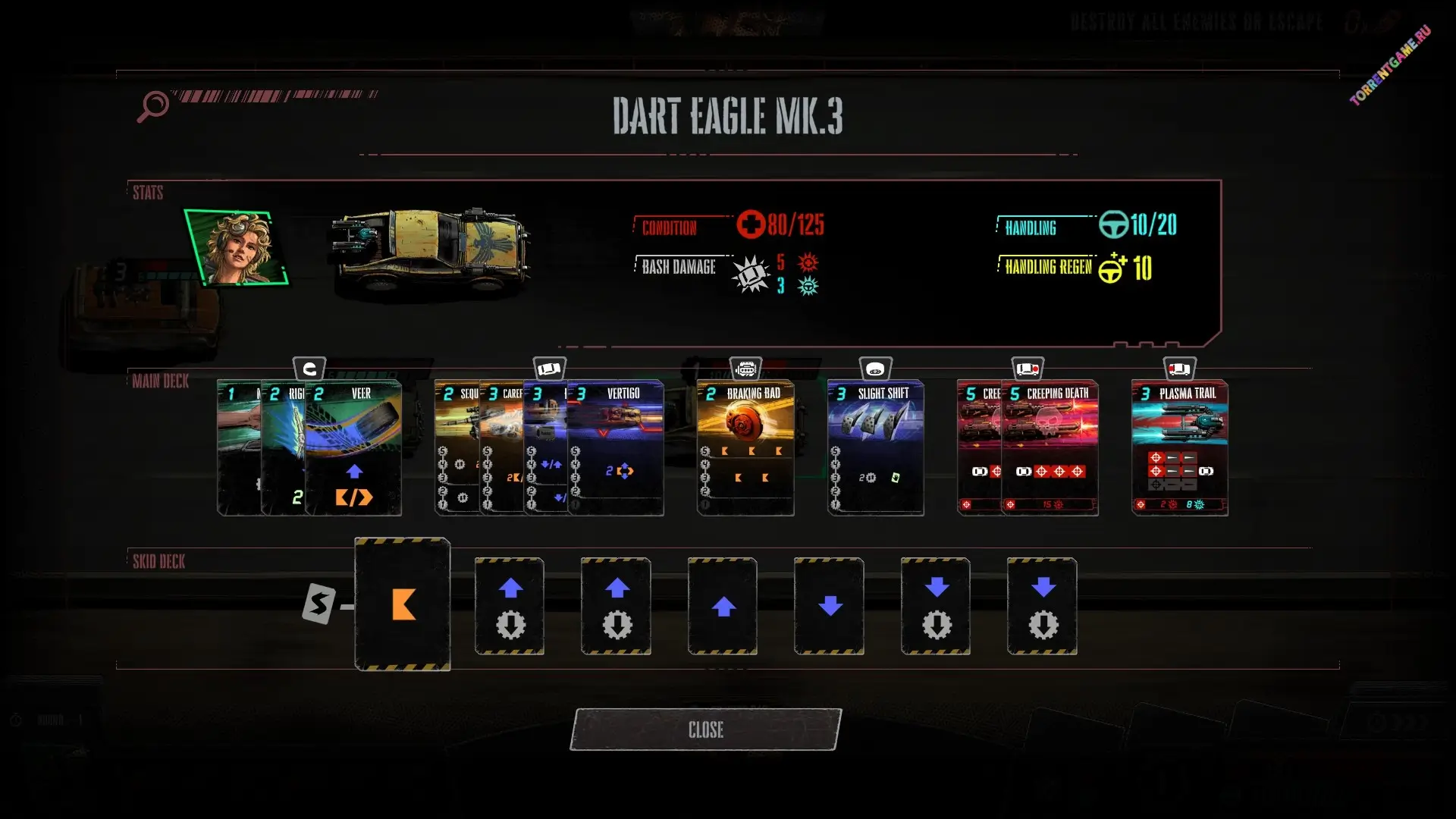Click the tire category icon above Slight Shift

876,369
